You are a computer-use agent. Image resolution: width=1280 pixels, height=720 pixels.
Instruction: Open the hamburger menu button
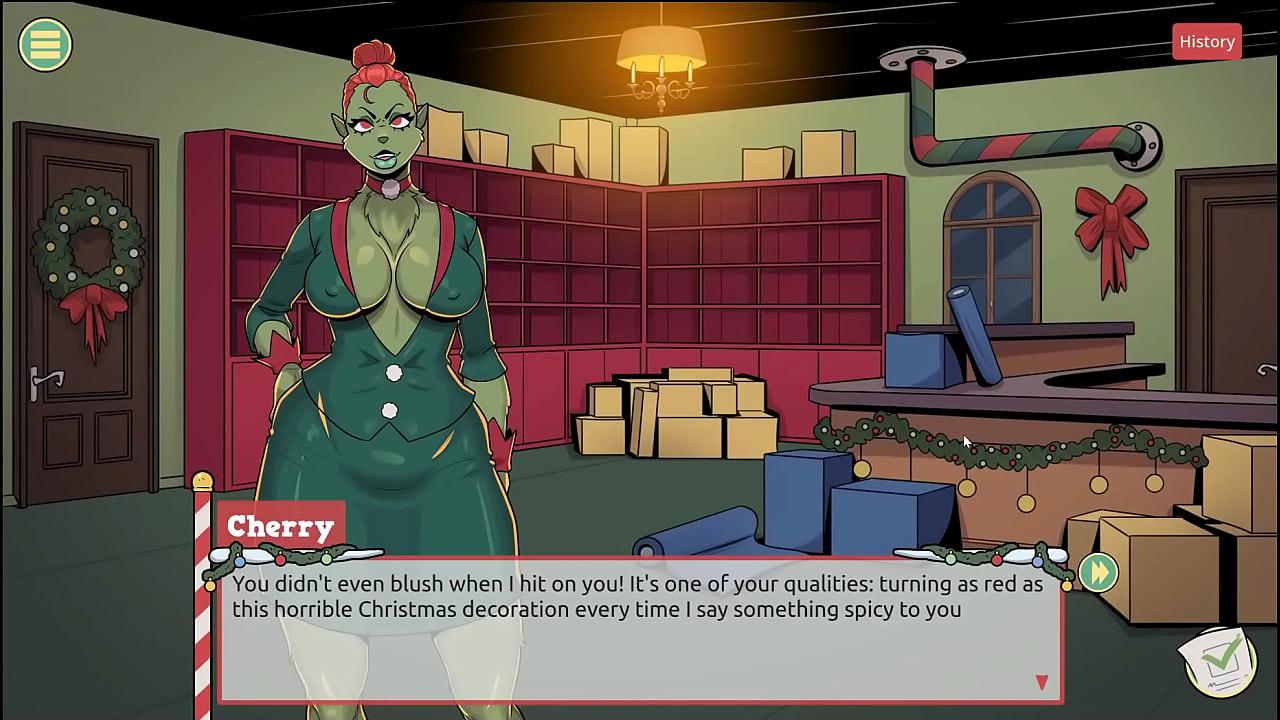tap(45, 44)
